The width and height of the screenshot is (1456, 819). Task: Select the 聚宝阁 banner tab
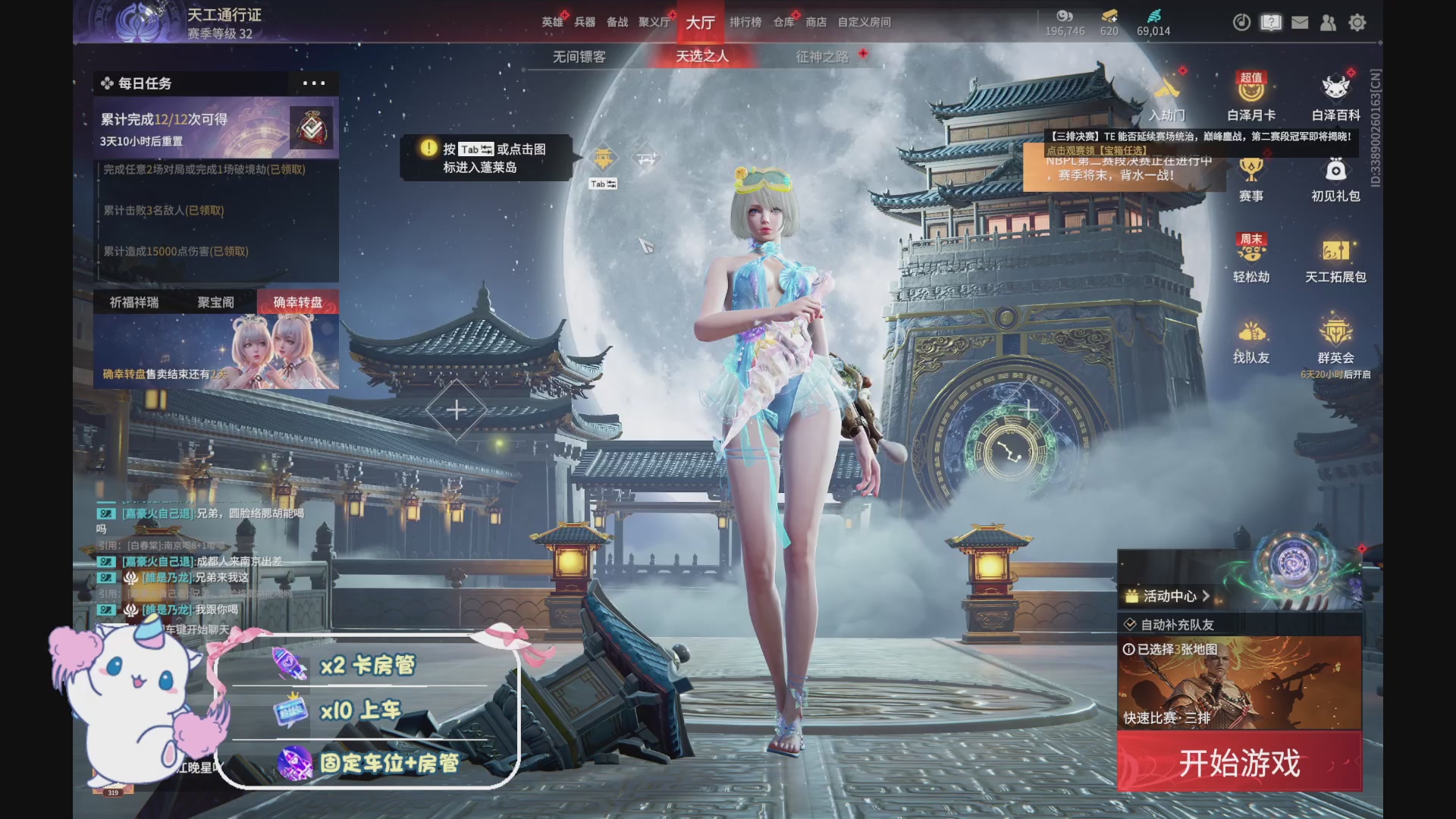coord(216,302)
